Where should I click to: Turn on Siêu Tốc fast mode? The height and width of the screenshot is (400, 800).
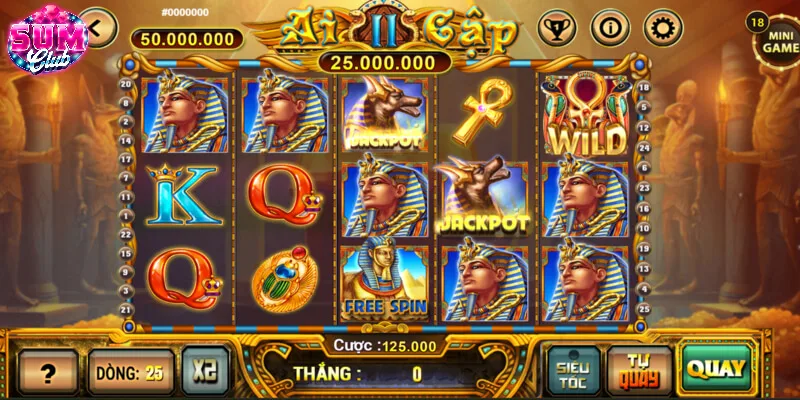click(575, 370)
